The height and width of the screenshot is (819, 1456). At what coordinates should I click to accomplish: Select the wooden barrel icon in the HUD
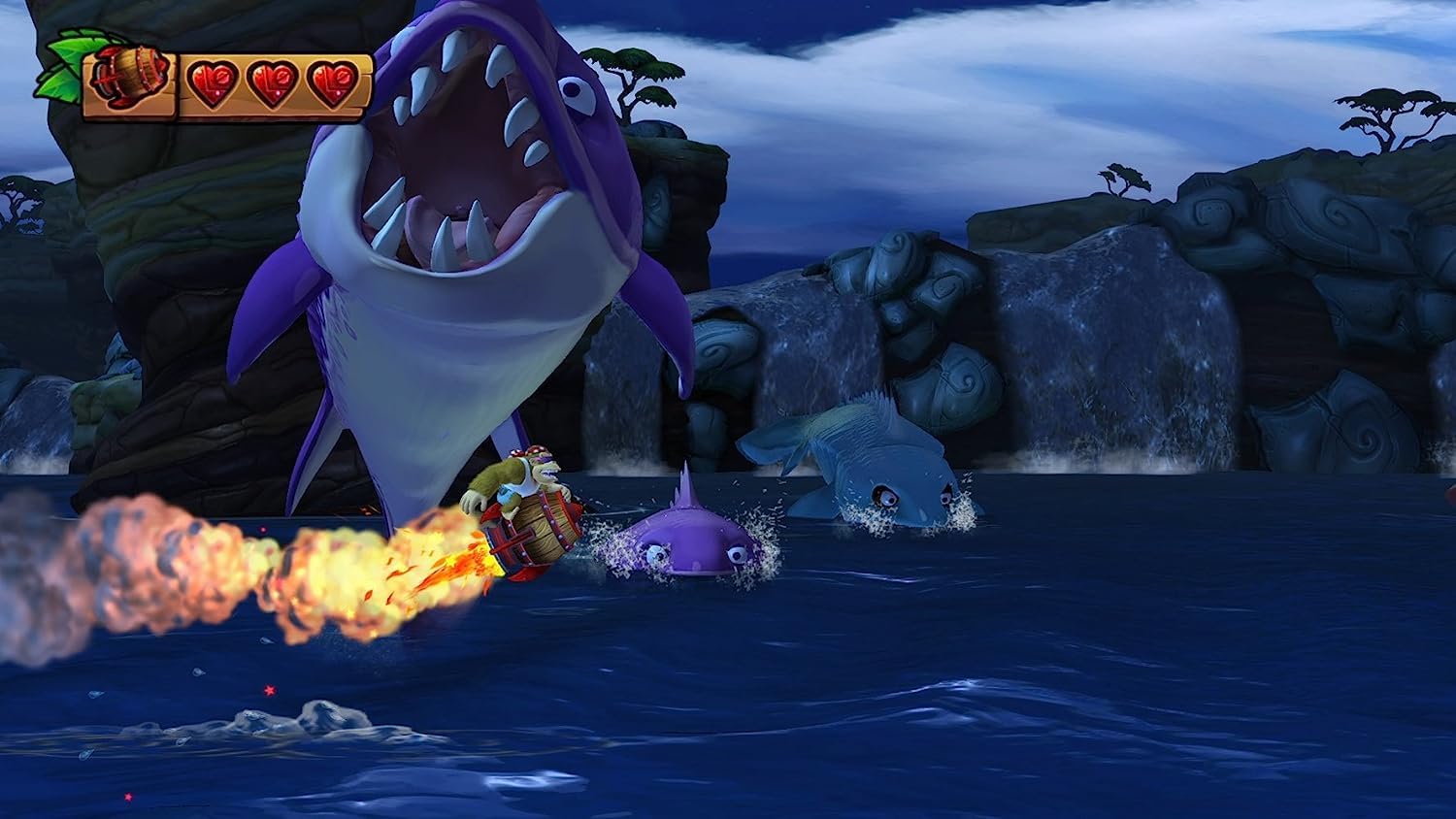[x=131, y=78]
